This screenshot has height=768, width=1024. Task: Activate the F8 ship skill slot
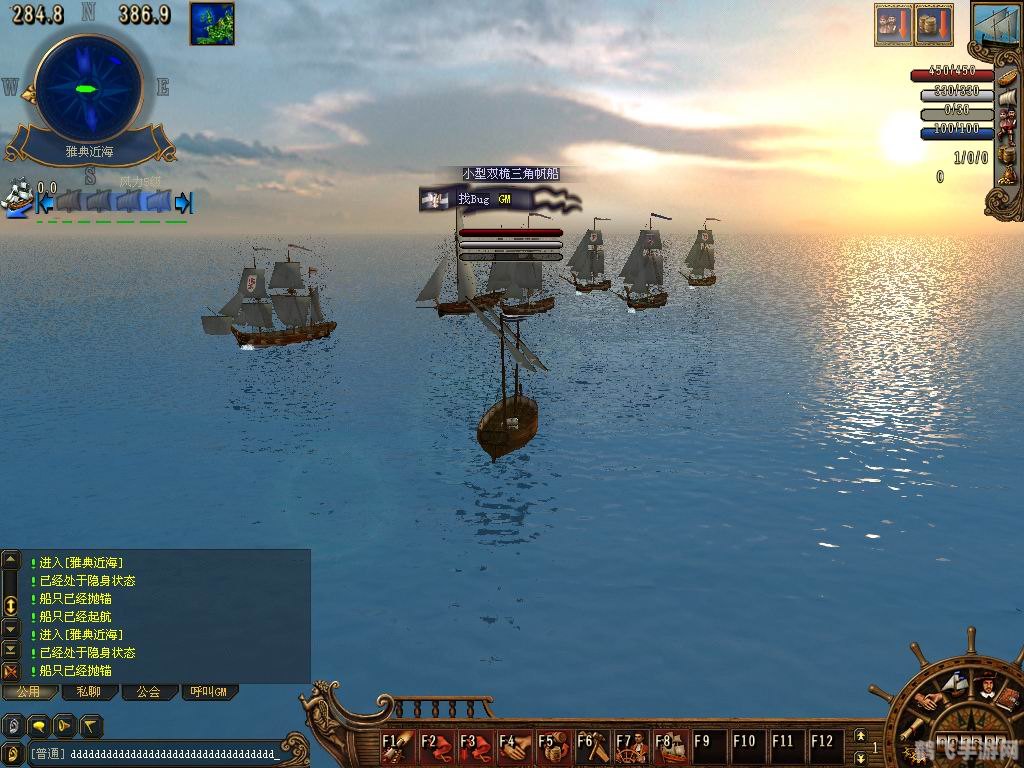(x=671, y=746)
